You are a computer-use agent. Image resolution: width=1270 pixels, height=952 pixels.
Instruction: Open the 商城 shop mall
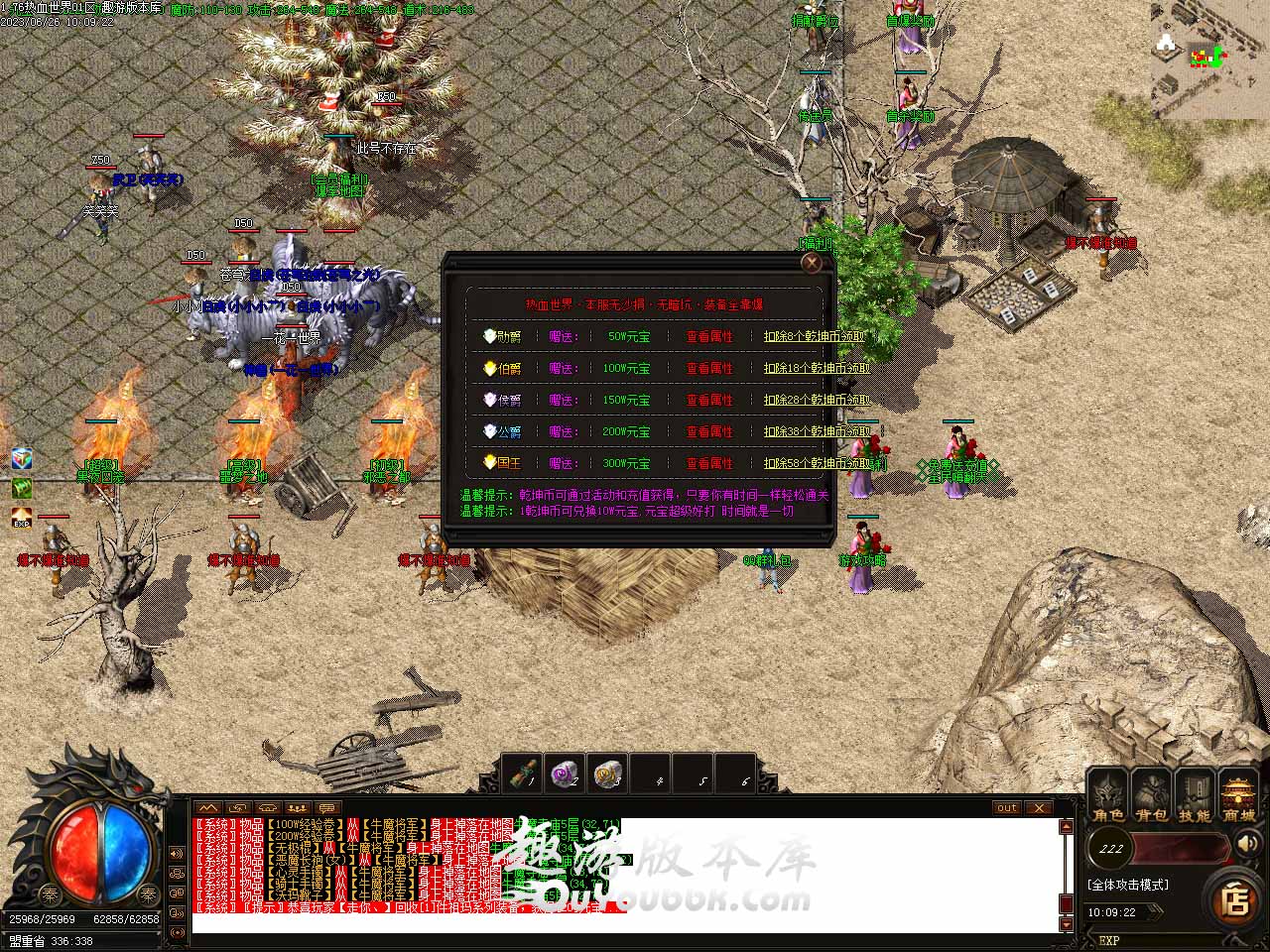1238,797
